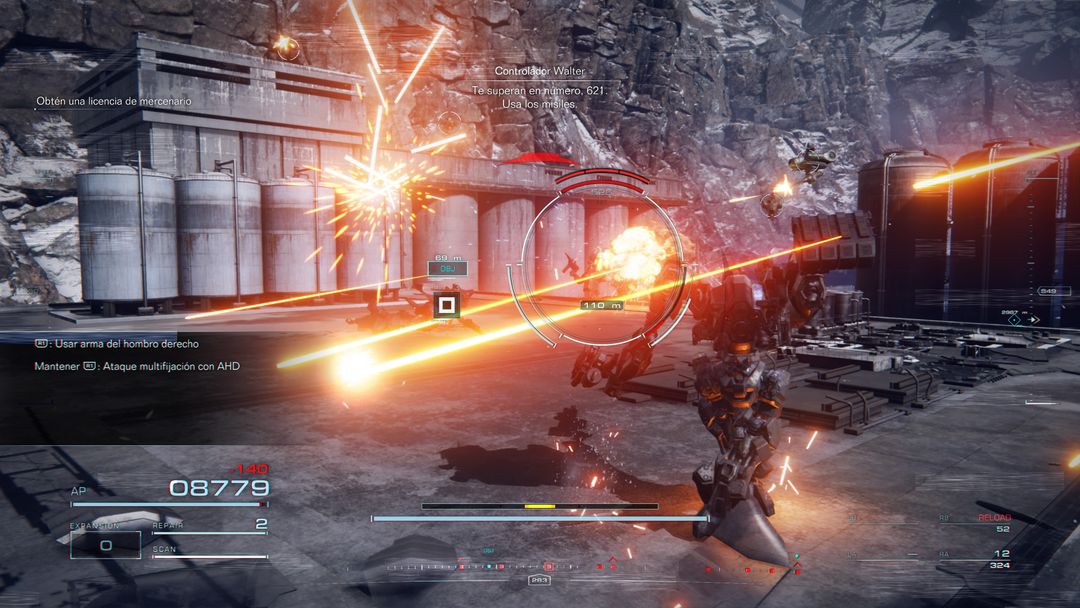Use the Repair kit gauge

click(x=209, y=525)
